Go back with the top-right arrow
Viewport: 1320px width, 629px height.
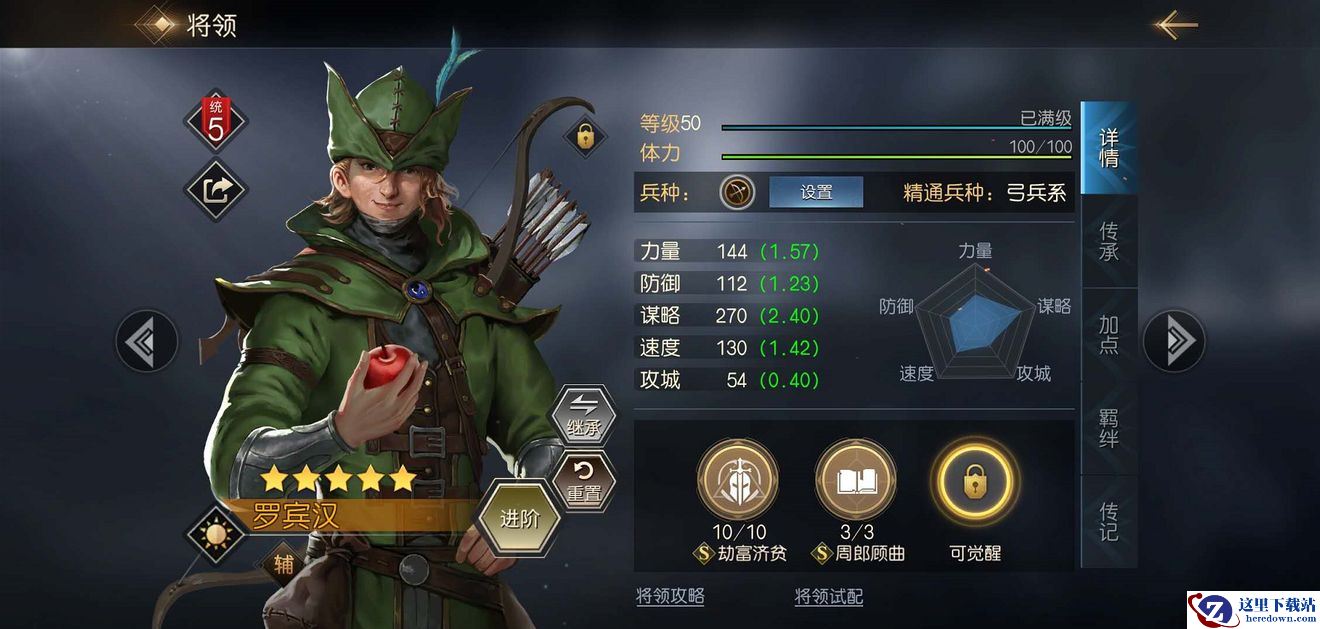coord(1176,25)
